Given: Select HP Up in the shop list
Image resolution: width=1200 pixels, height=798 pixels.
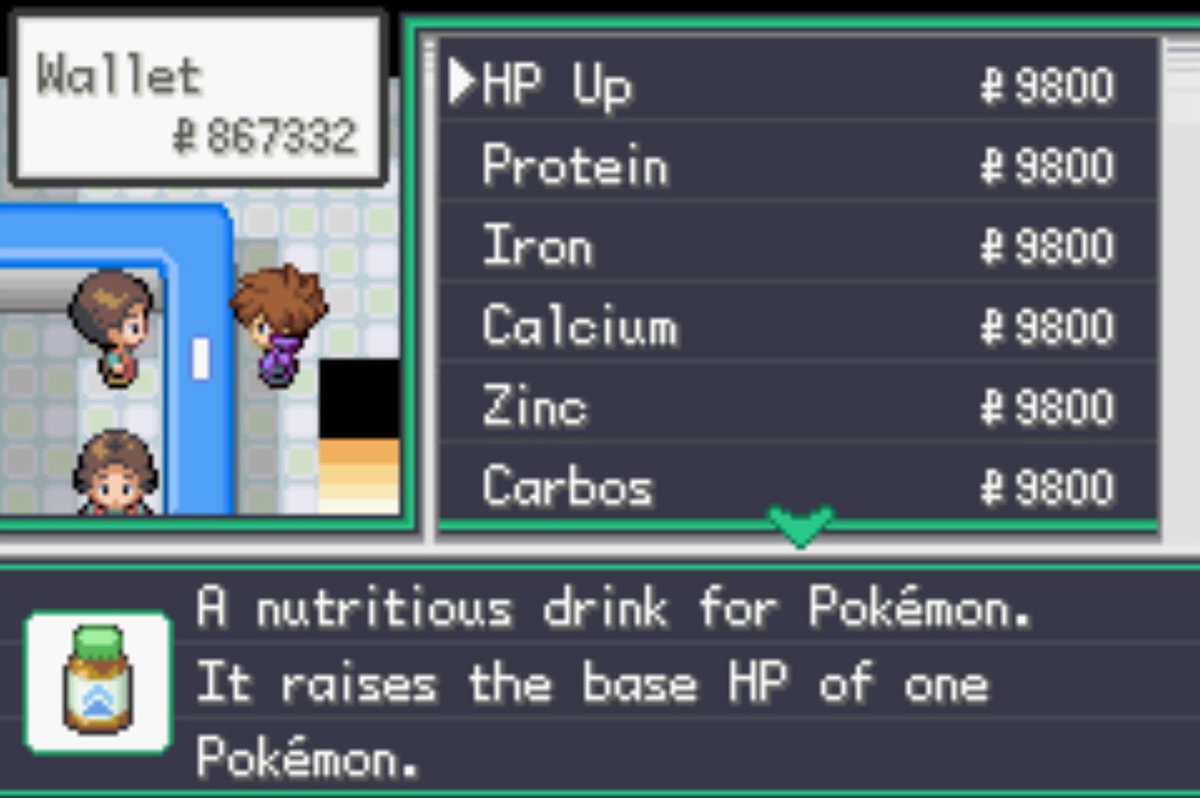Looking at the screenshot, I should pos(556,86).
